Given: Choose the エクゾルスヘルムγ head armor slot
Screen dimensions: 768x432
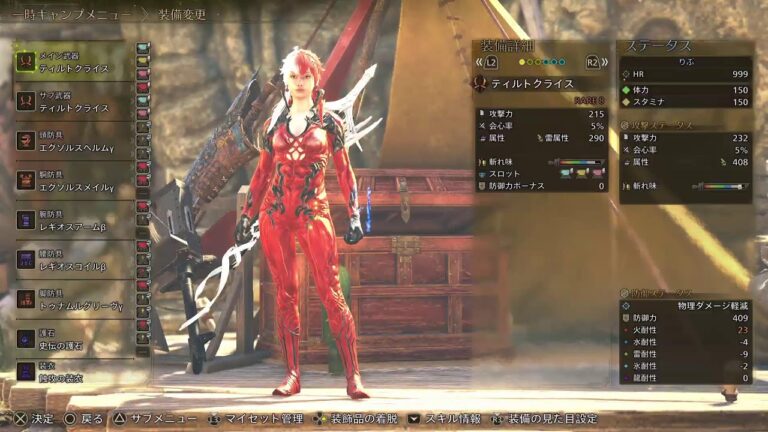Looking at the screenshot, I should (x=75, y=140).
